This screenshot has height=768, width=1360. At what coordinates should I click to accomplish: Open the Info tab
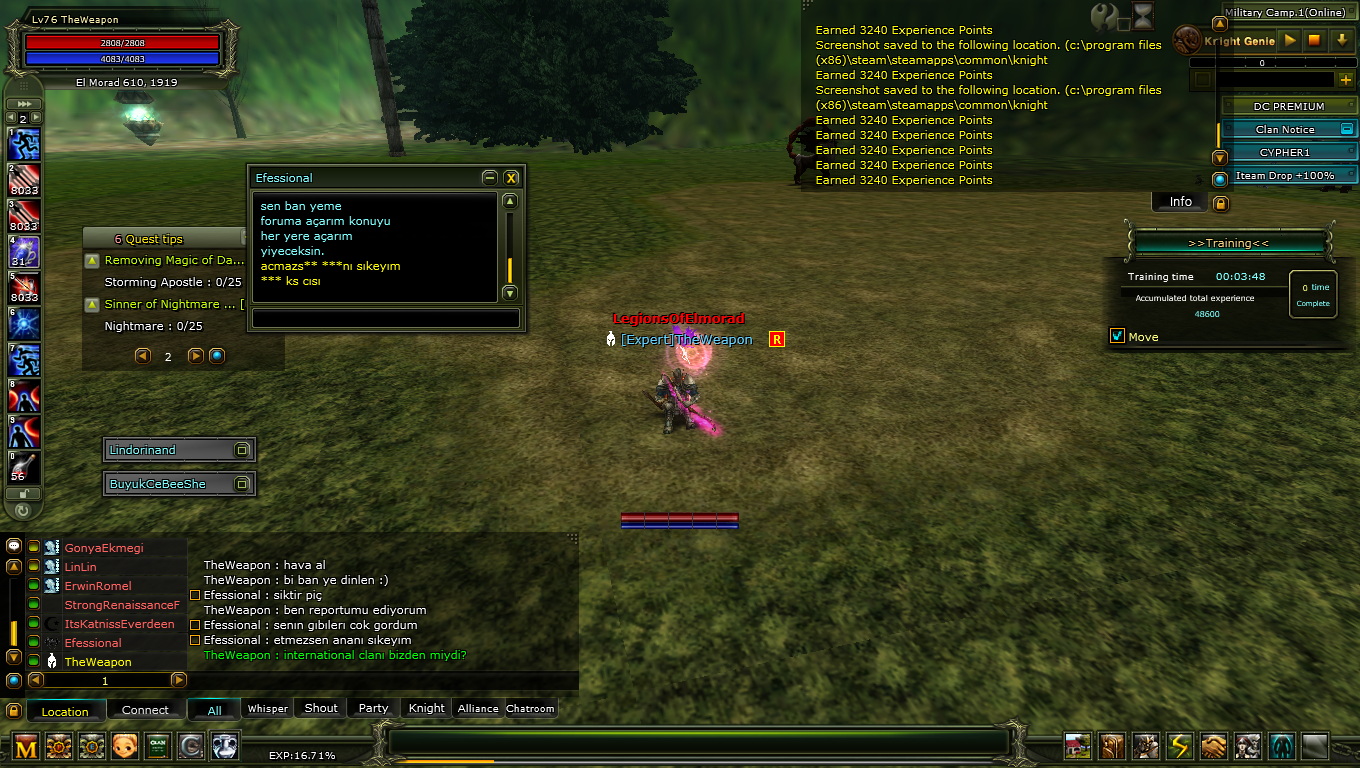[x=1181, y=202]
